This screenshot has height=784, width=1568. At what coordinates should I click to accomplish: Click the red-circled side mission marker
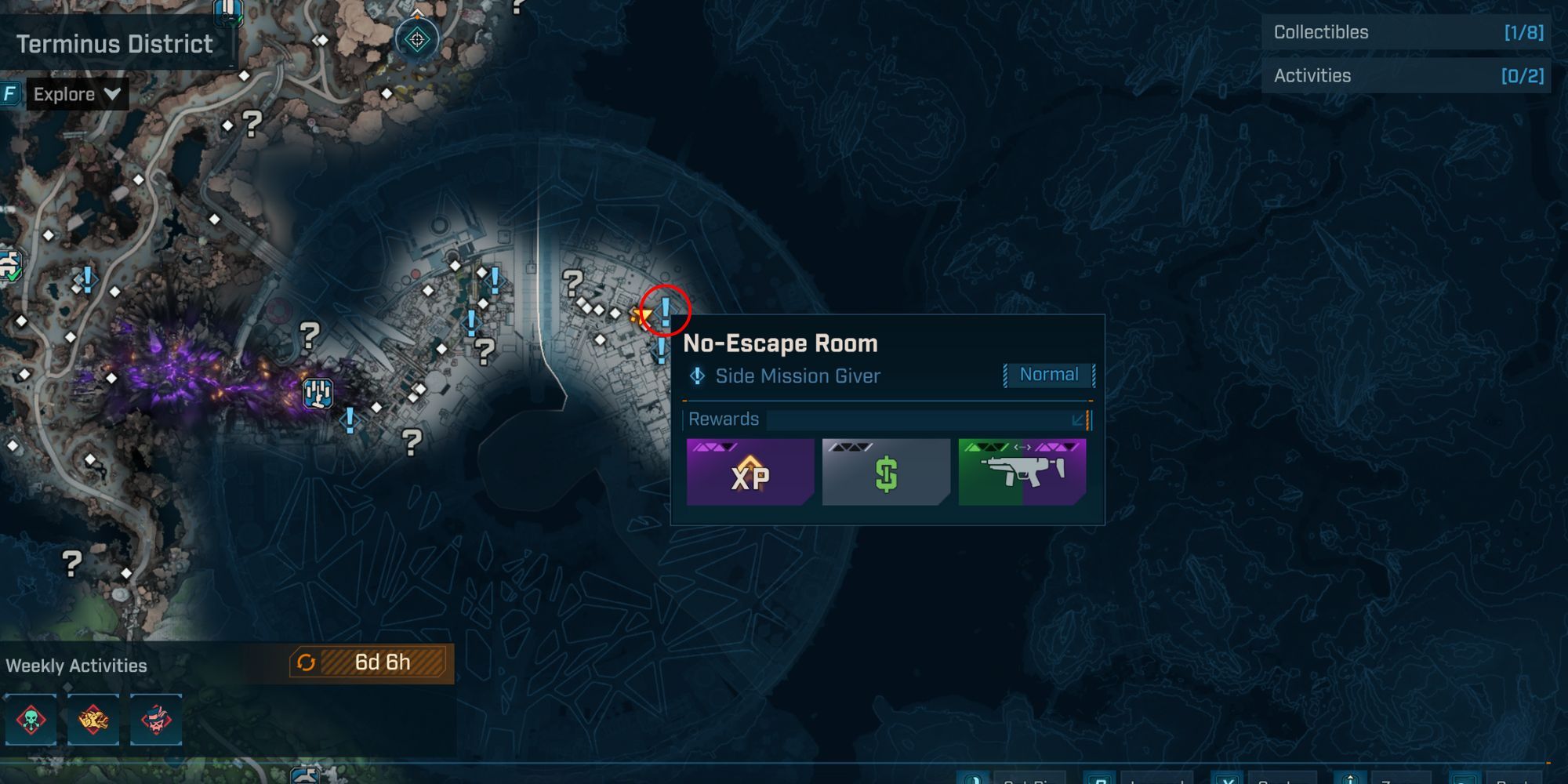click(666, 310)
